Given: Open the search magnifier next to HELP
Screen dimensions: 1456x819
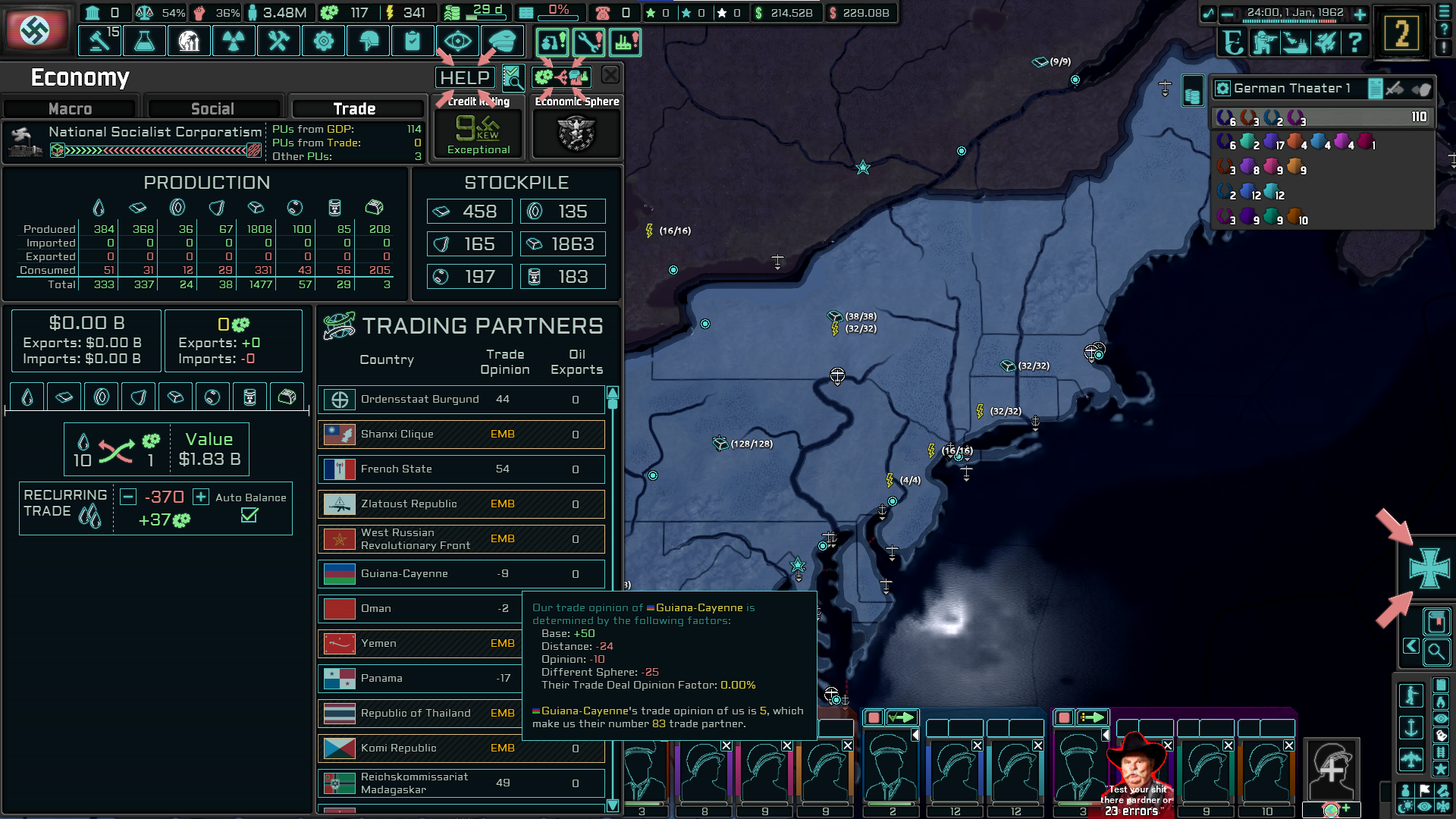Looking at the screenshot, I should pyautogui.click(x=513, y=77).
